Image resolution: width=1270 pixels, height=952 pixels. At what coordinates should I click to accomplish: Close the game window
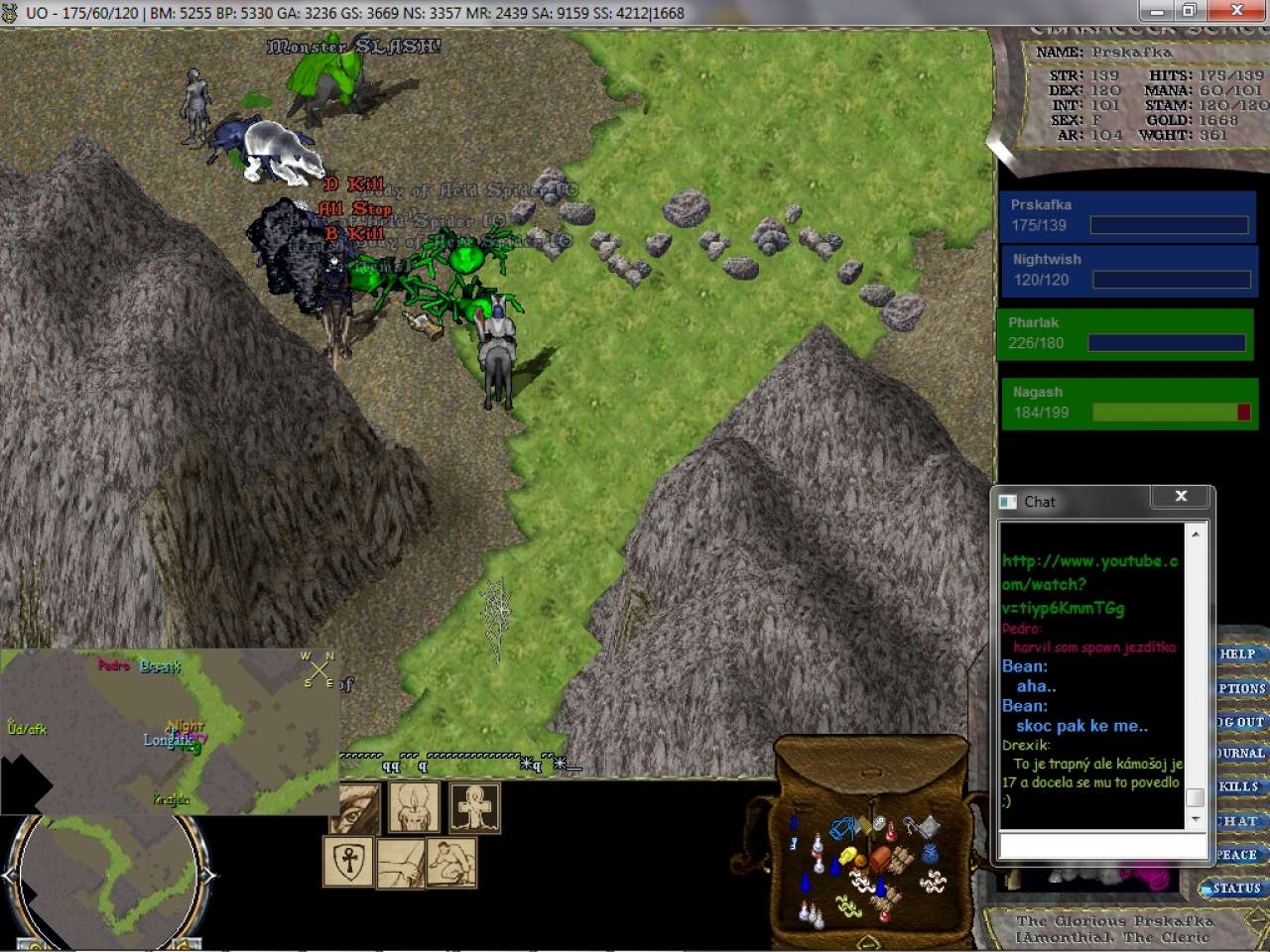[x=1236, y=11]
